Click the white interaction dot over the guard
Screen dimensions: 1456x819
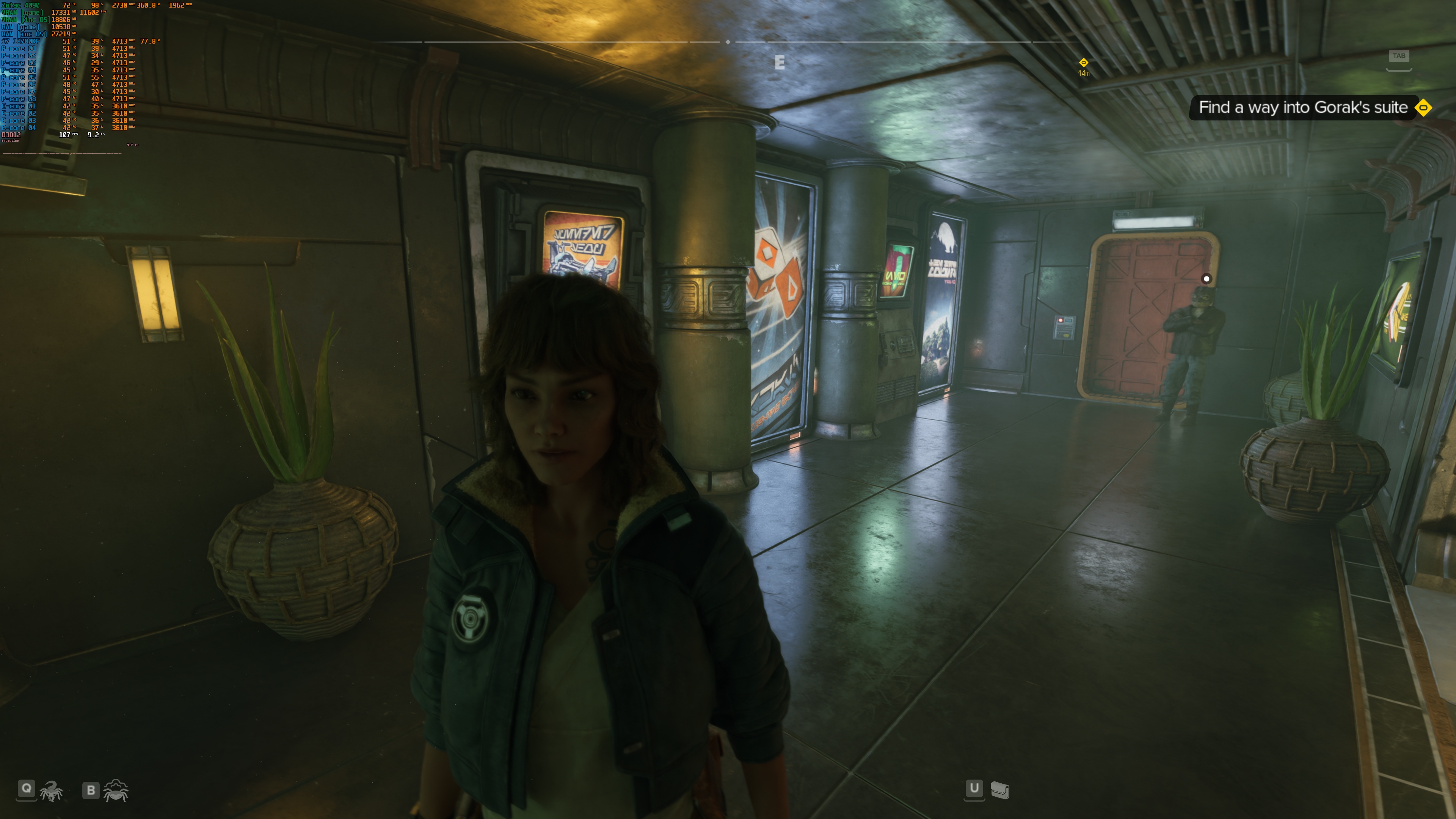[1206, 279]
